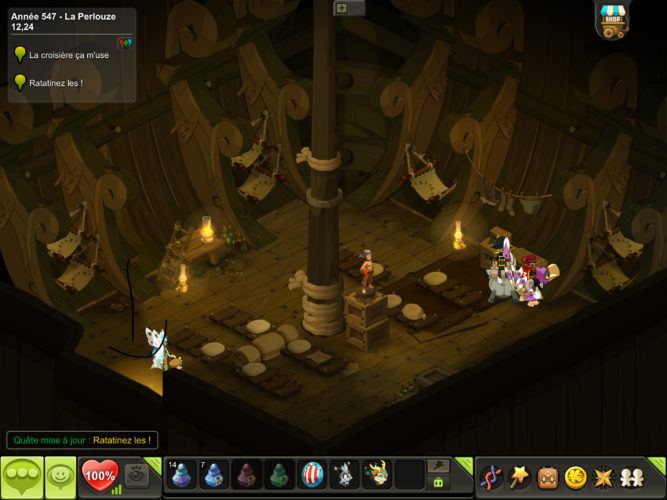Screen dimensions: 667x500
Task: Open the orange starburst menu icon
Action: (604, 476)
